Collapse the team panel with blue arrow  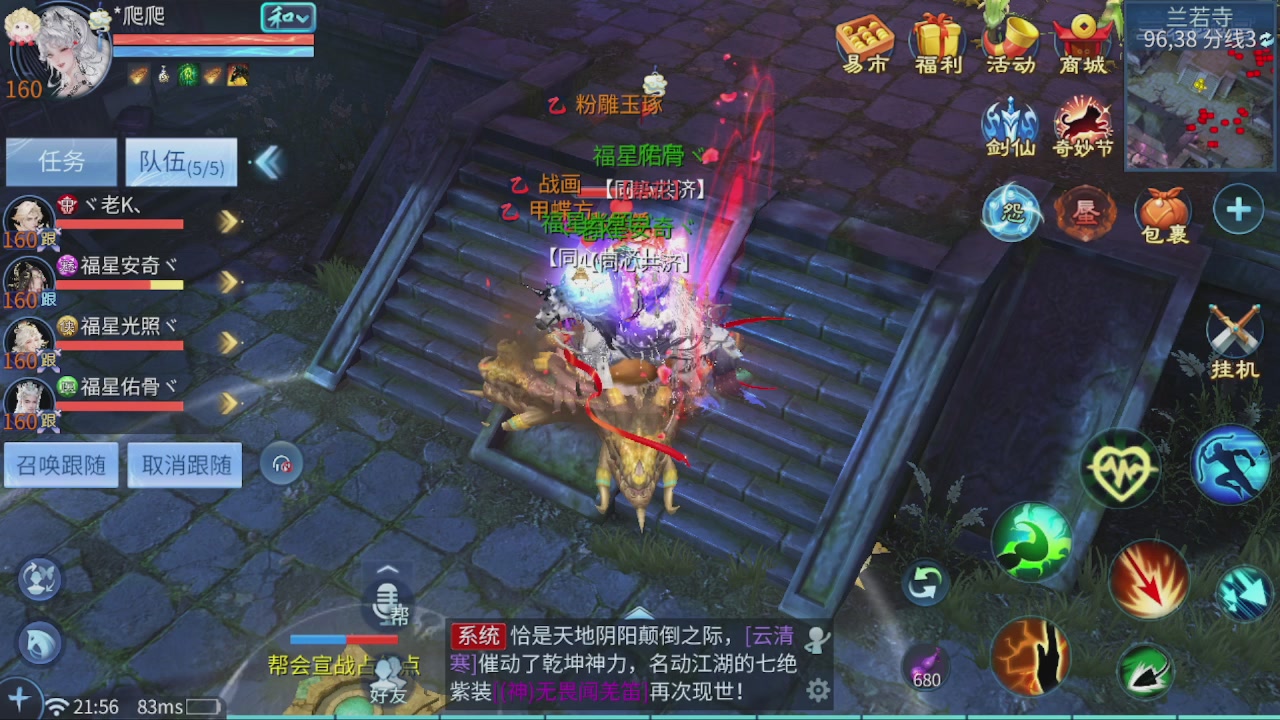[x=267, y=162]
